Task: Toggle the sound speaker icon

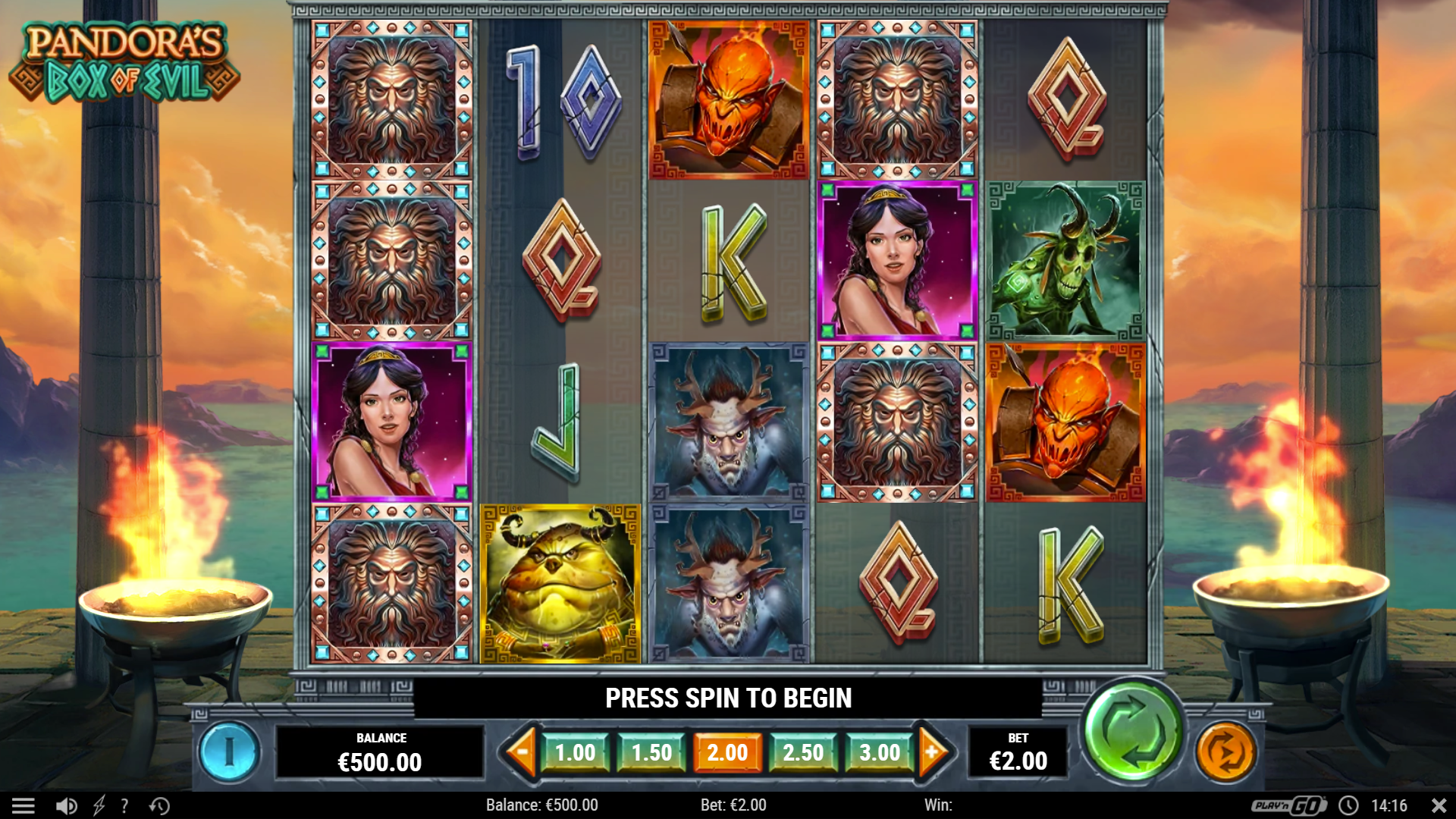Action: click(67, 805)
